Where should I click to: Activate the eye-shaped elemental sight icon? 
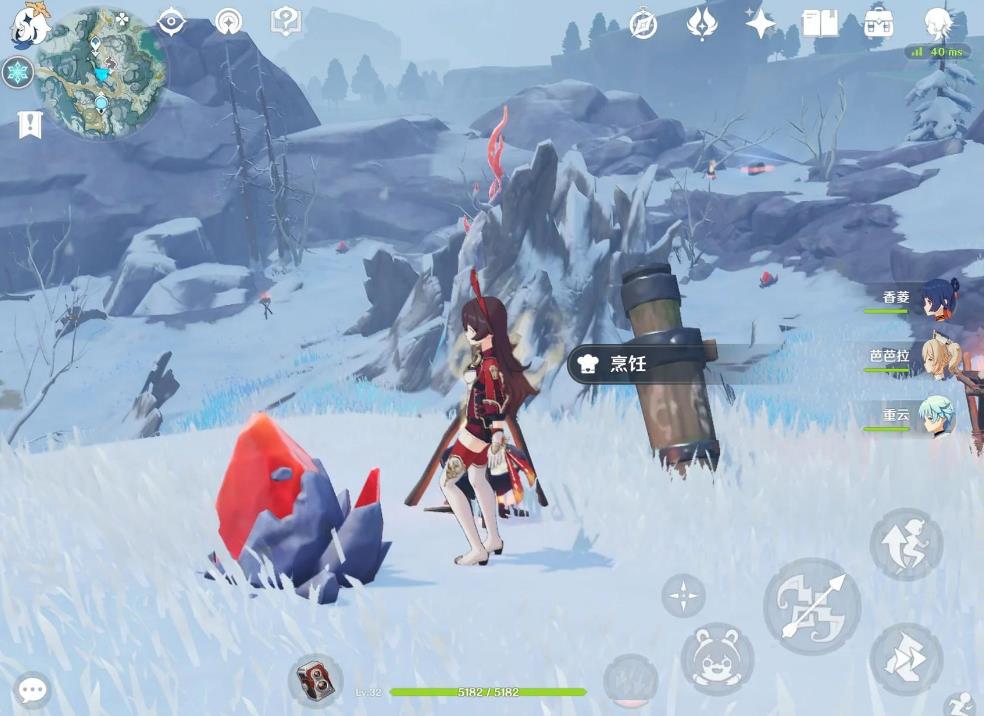coord(172,22)
